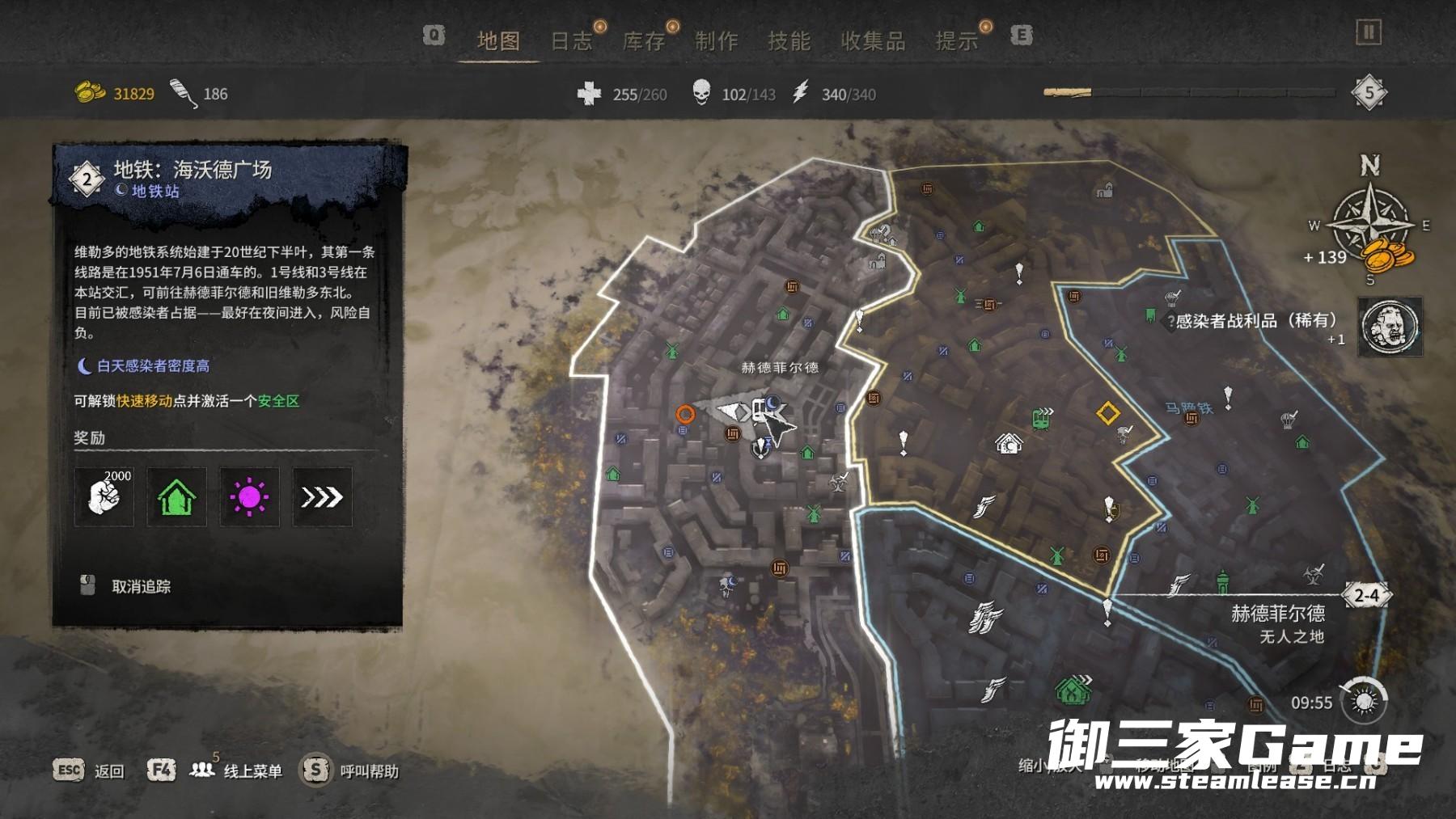
Task: Select the green metro train map icon
Action: 1043,417
